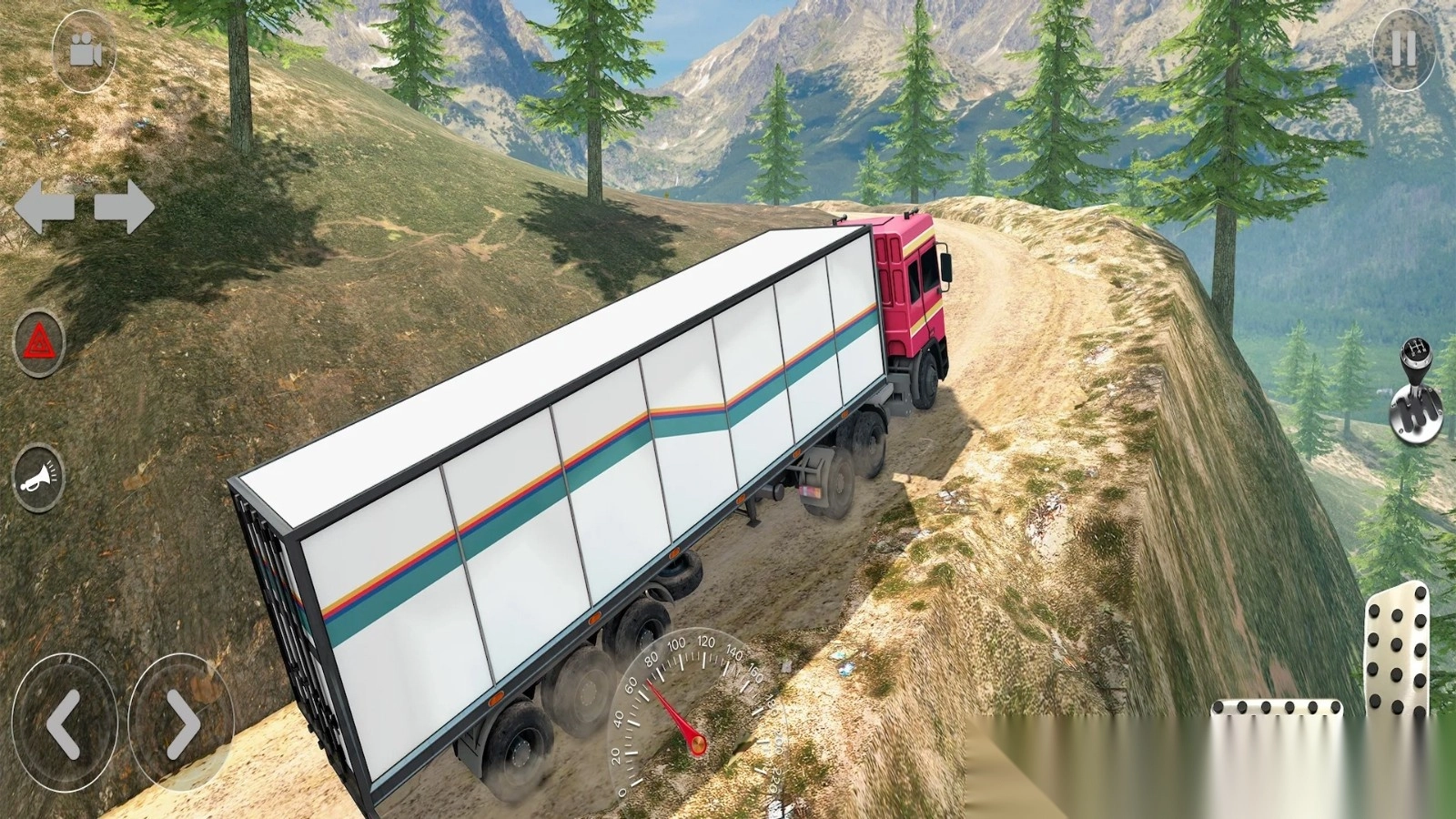Image resolution: width=1456 pixels, height=819 pixels.
Task: Activate the left turn indicator arrow
Action: point(45,207)
